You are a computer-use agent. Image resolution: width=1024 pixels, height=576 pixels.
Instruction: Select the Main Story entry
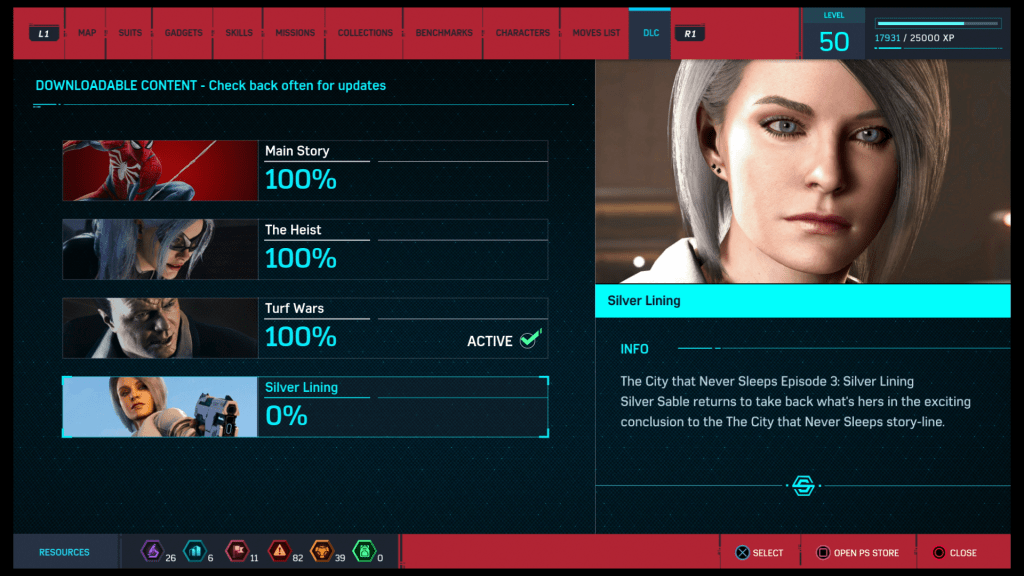pos(305,171)
